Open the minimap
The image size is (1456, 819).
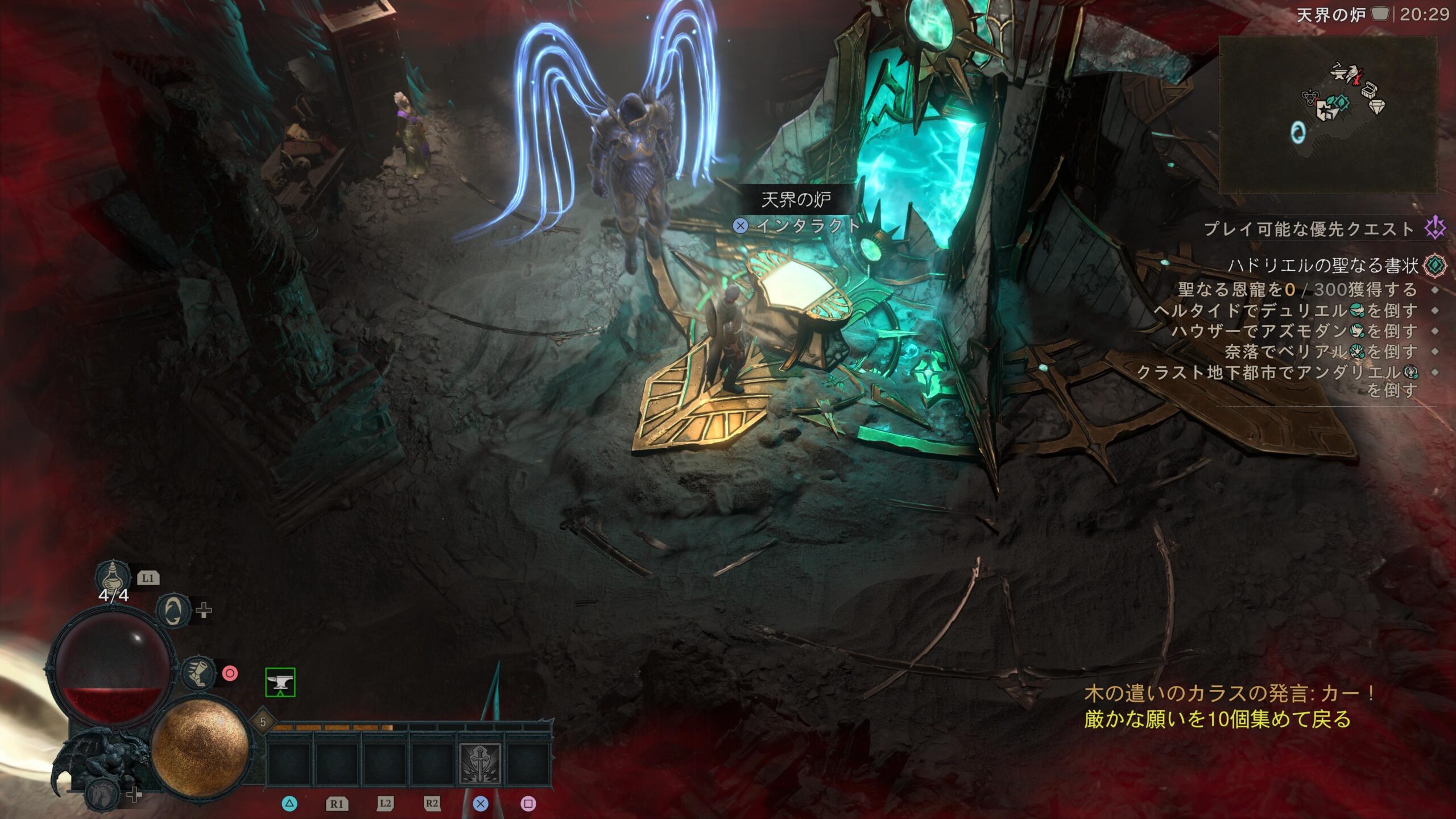[x=1327, y=114]
